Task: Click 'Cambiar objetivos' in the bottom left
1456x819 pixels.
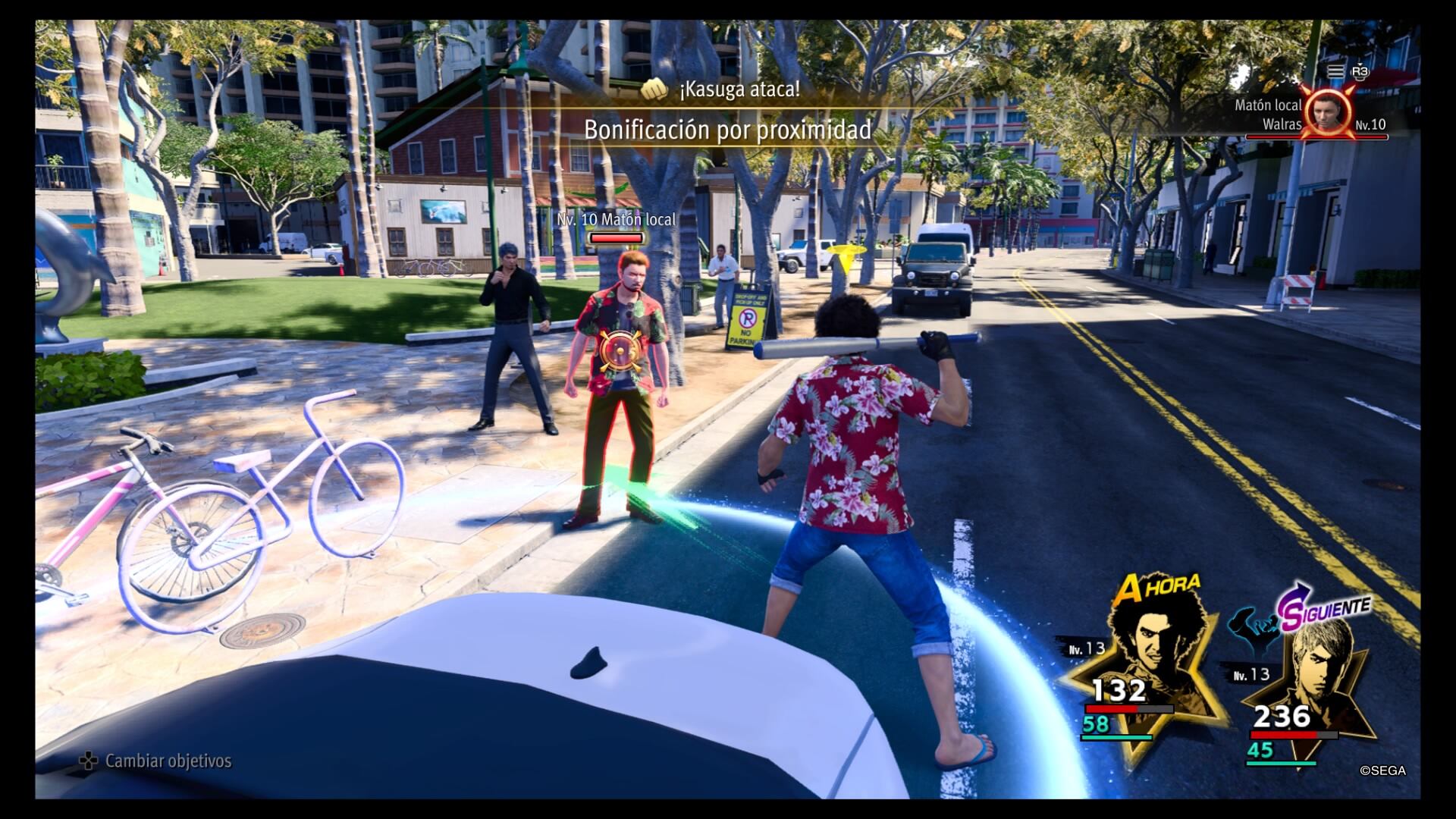Action: (x=168, y=760)
